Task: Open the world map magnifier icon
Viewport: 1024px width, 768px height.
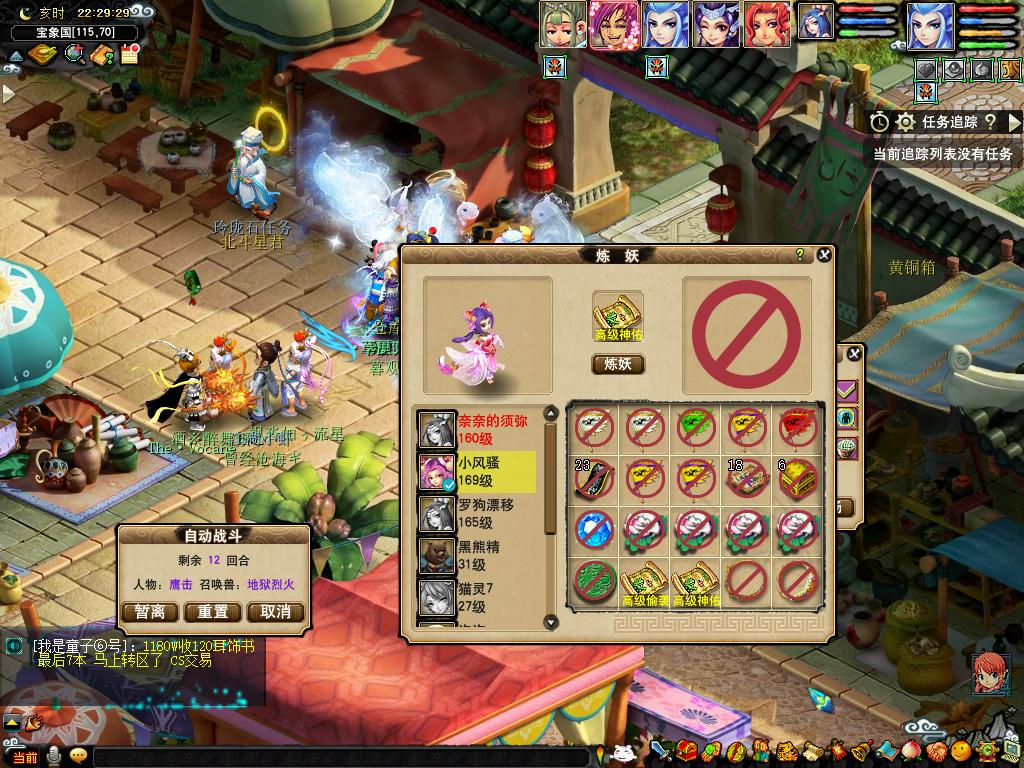Action: (x=74, y=55)
